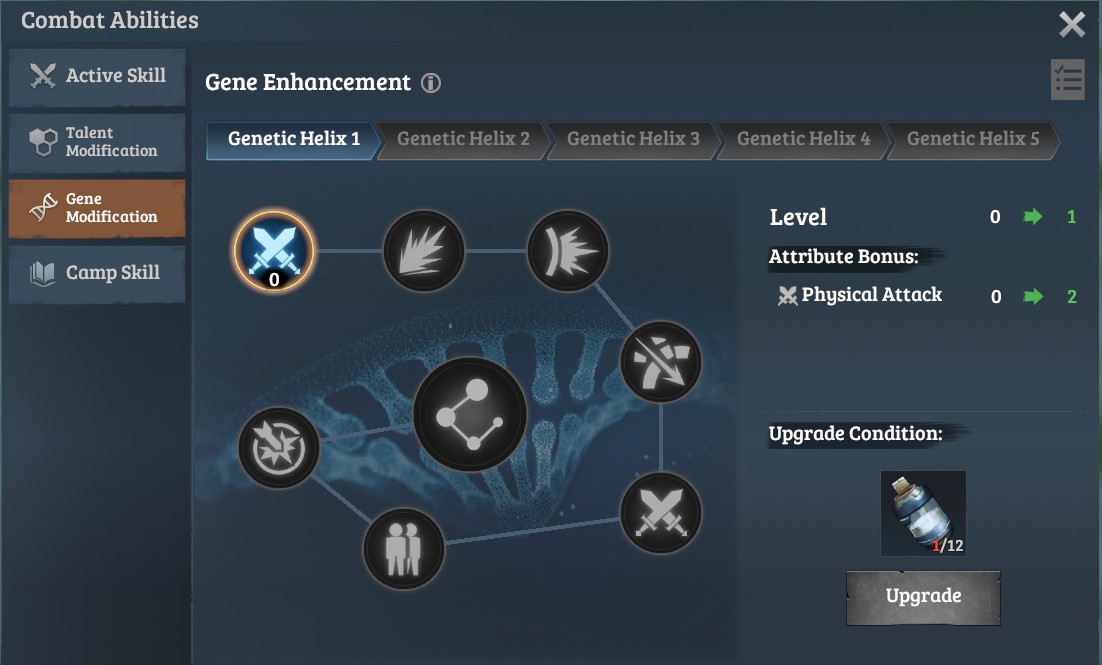Go to Genetic Helix 5 tab
Image resolution: width=1102 pixels, height=665 pixels.
(x=972, y=139)
